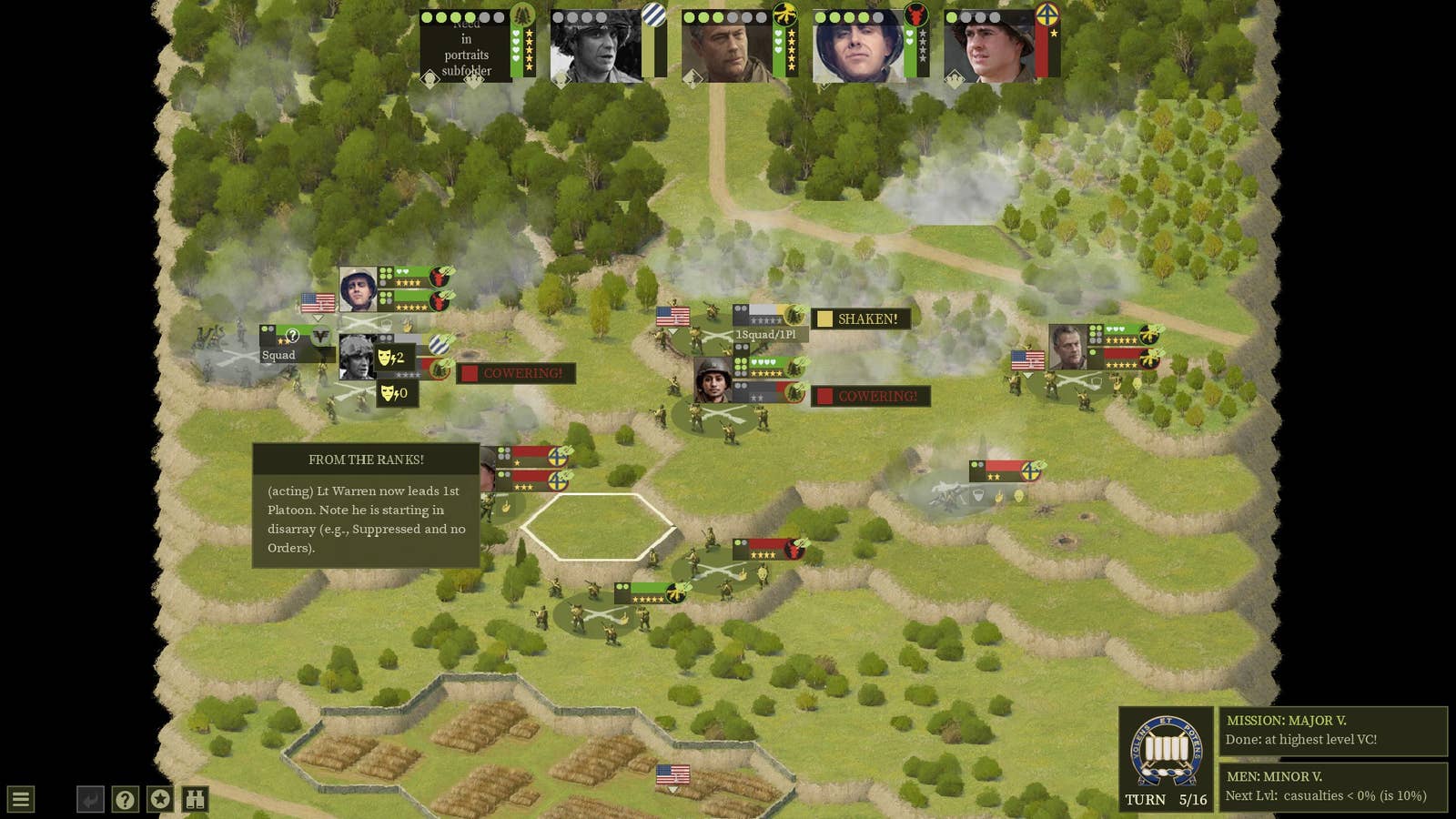Open the question mark help button
This screenshot has width=1456, height=819.
point(125,800)
